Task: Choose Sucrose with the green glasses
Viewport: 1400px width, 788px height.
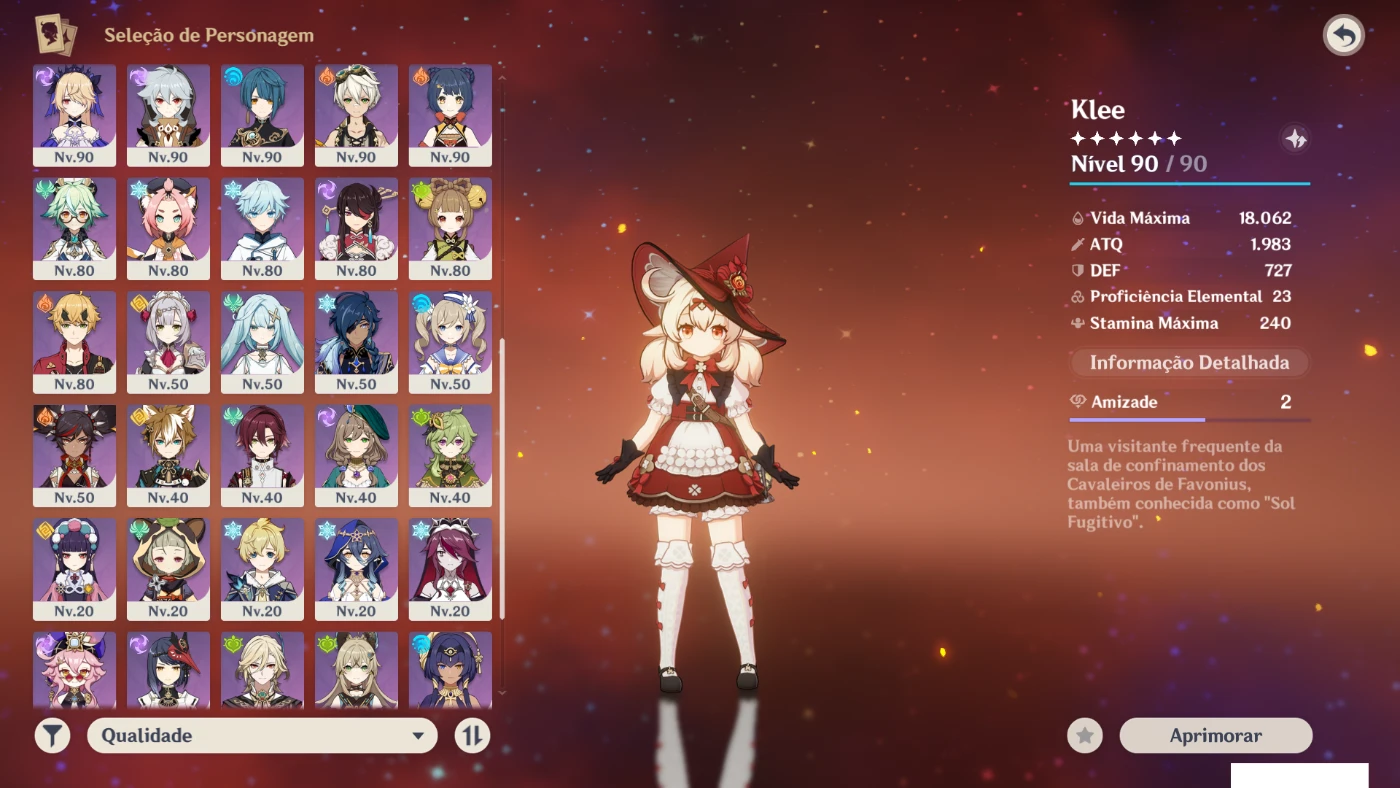Action: tap(74, 228)
